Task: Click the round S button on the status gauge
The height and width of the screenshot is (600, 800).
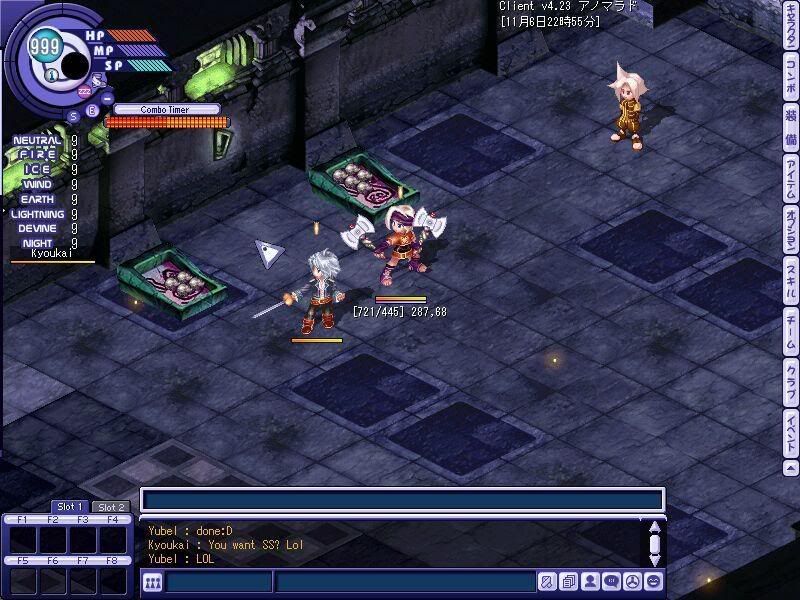Action: coord(74,114)
